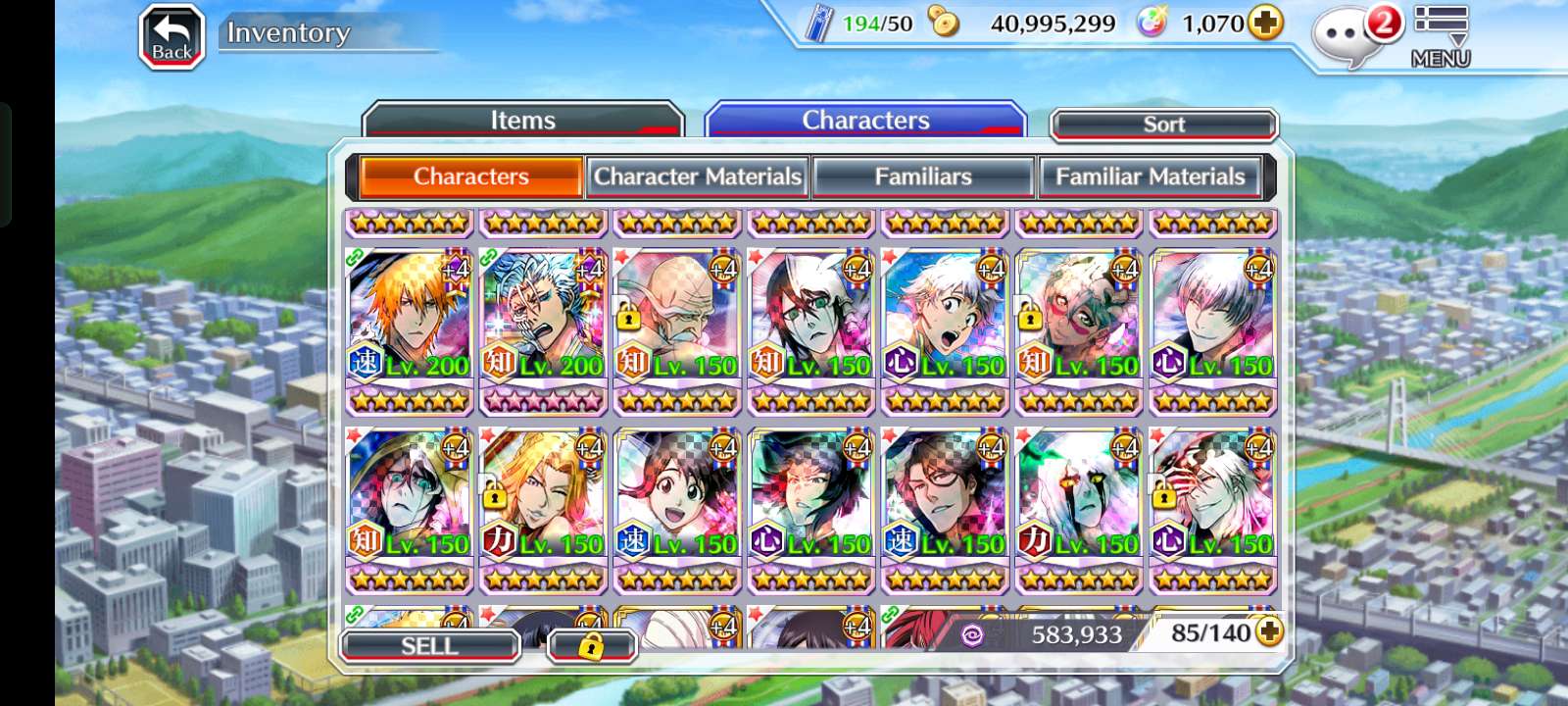Open the Familiar Materials sub-tab
1568x706 pixels.
(x=1150, y=176)
